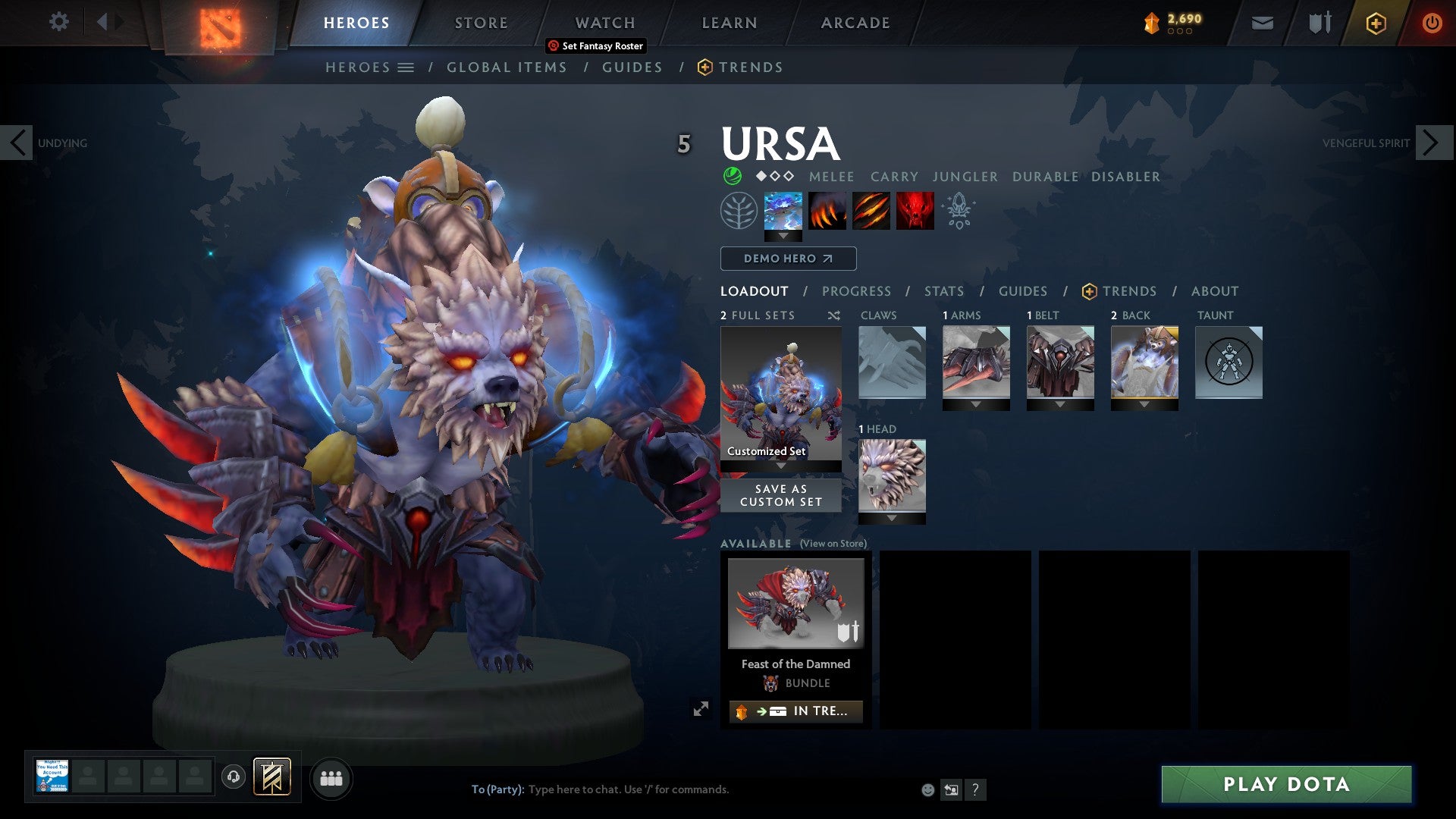
Task: Open Dota Plus via gold hexagon icon
Action: [x=1376, y=23]
